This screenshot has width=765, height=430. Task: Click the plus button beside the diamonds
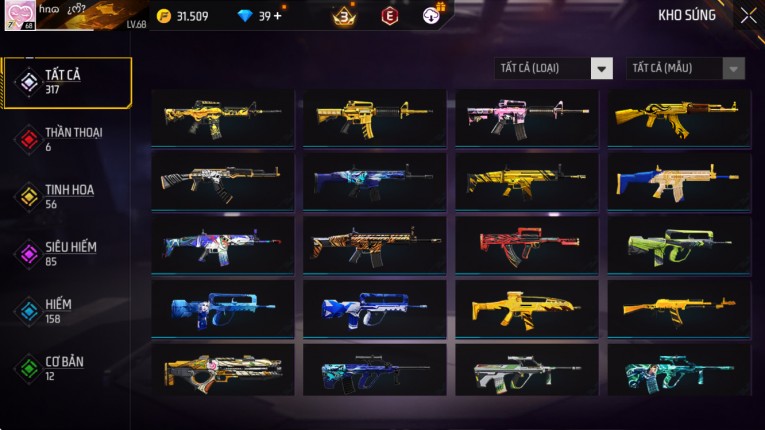point(277,16)
